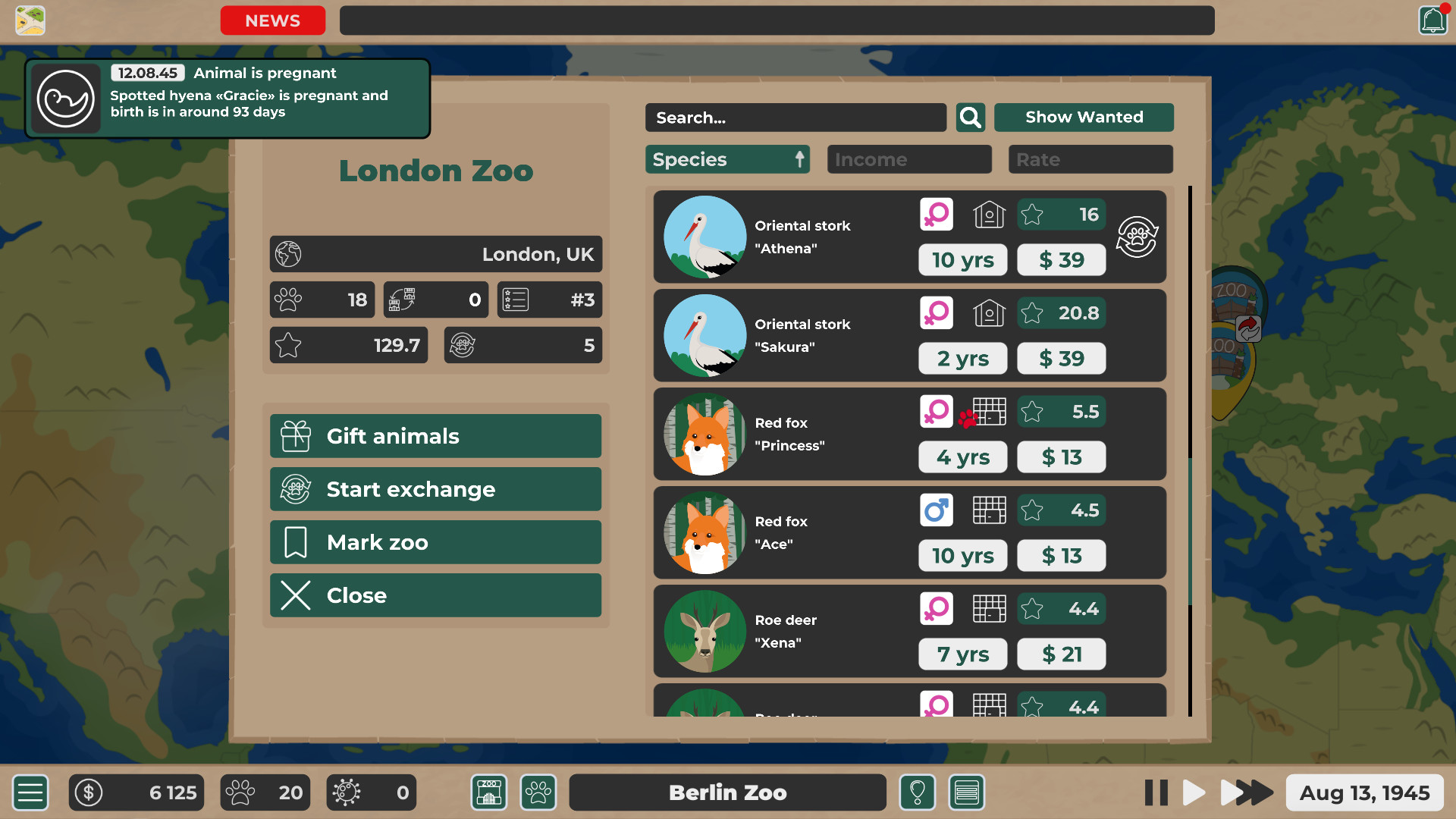Viewport: 1456px width, 819px height.
Task: Open the log icon at the bottom right
Action: tap(967, 792)
